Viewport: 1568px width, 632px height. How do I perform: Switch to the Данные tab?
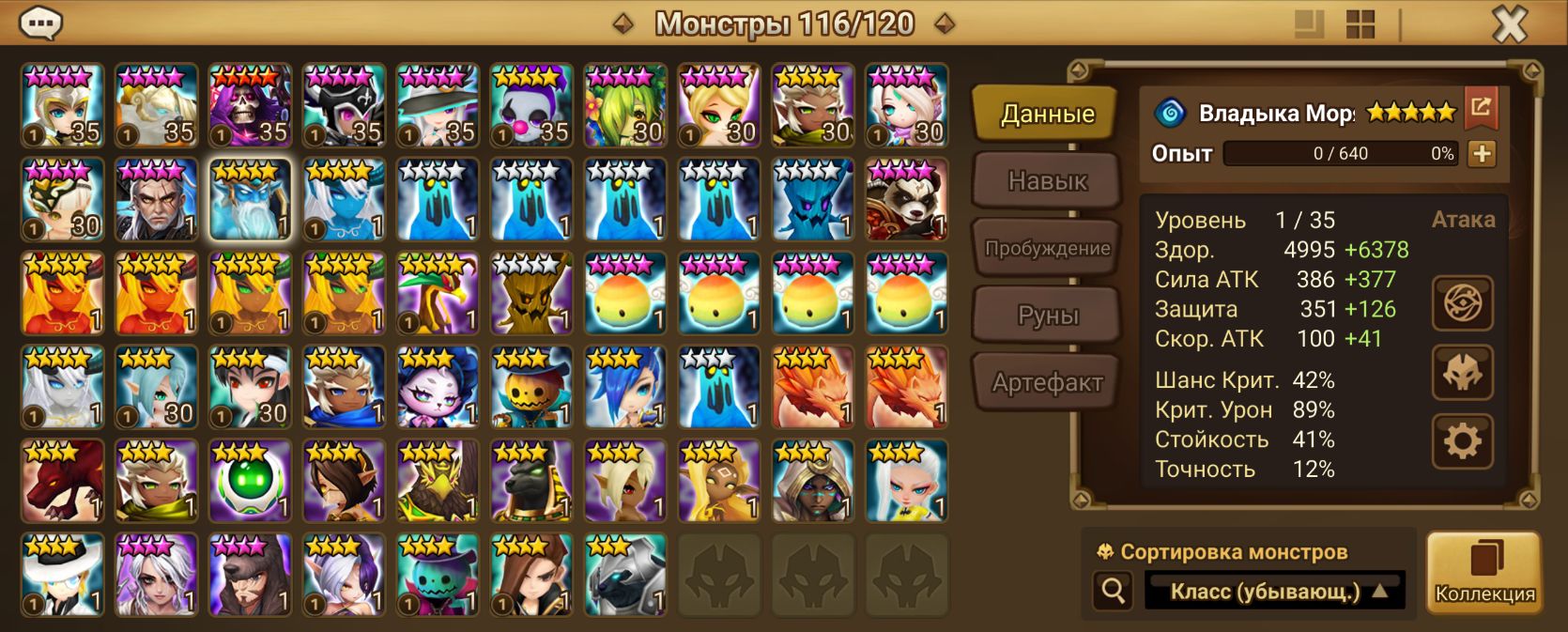(x=1046, y=115)
